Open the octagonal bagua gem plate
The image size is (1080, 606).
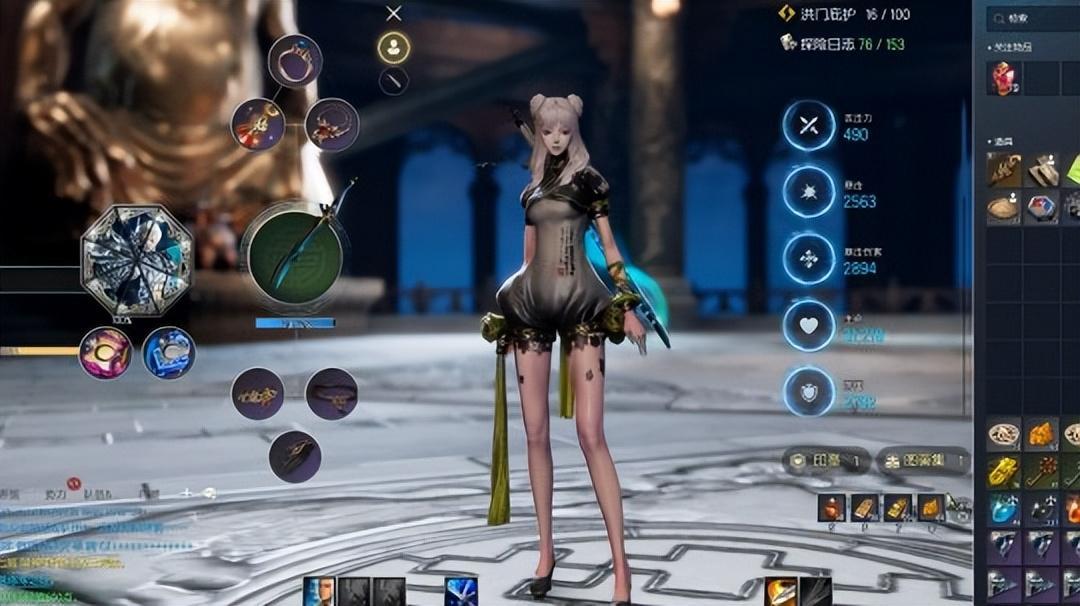136,260
